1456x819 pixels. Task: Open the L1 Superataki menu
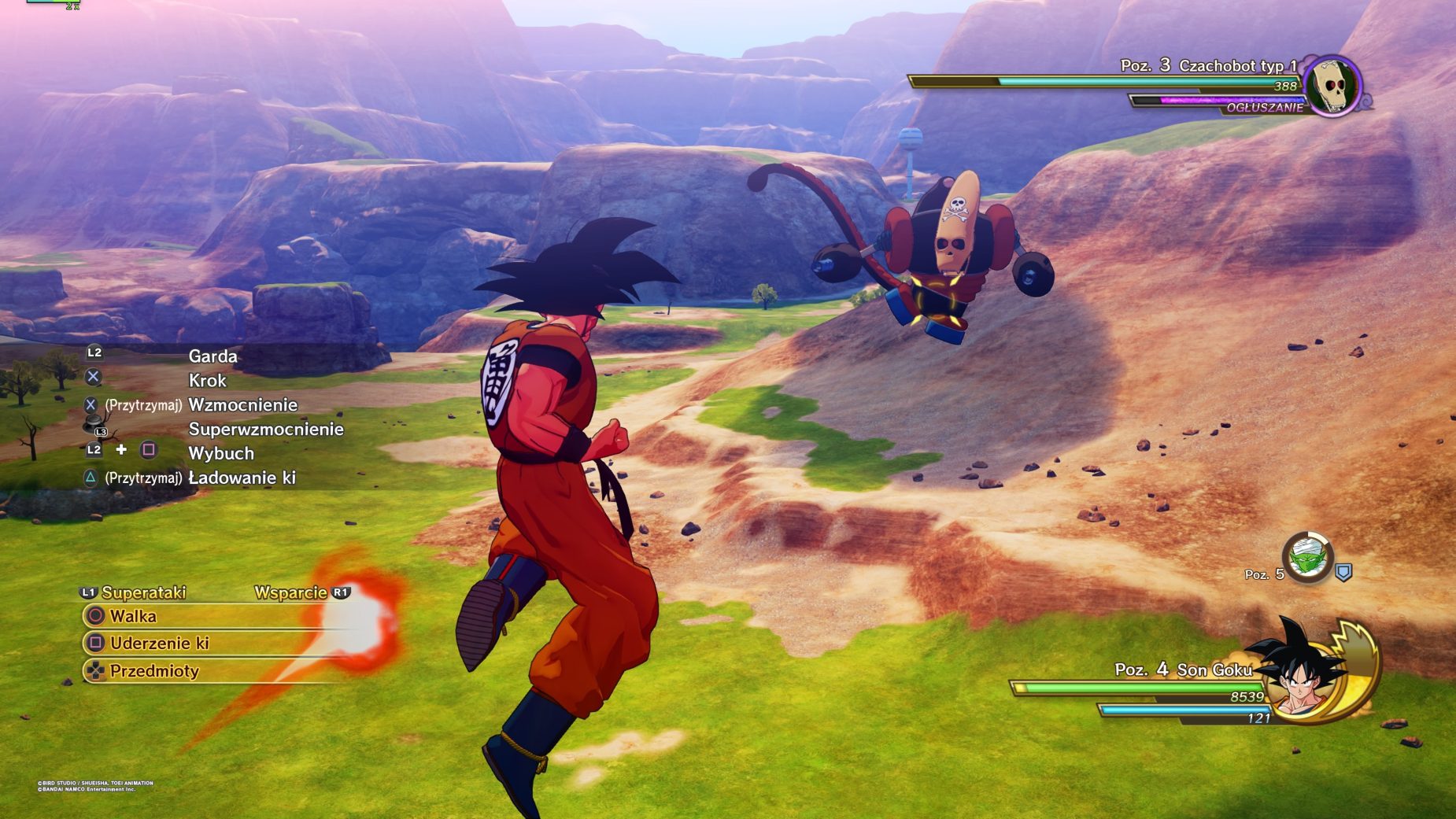145,592
